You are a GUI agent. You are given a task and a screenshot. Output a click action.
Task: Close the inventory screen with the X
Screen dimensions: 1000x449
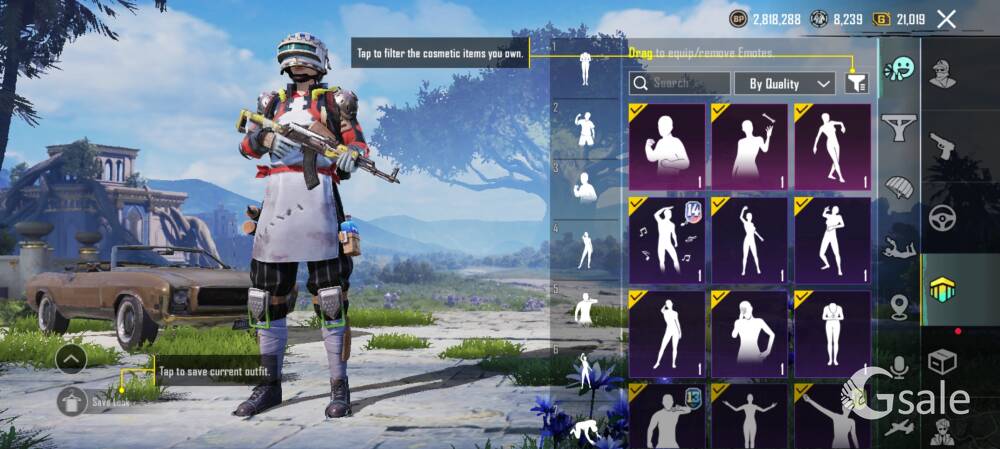[x=946, y=19]
